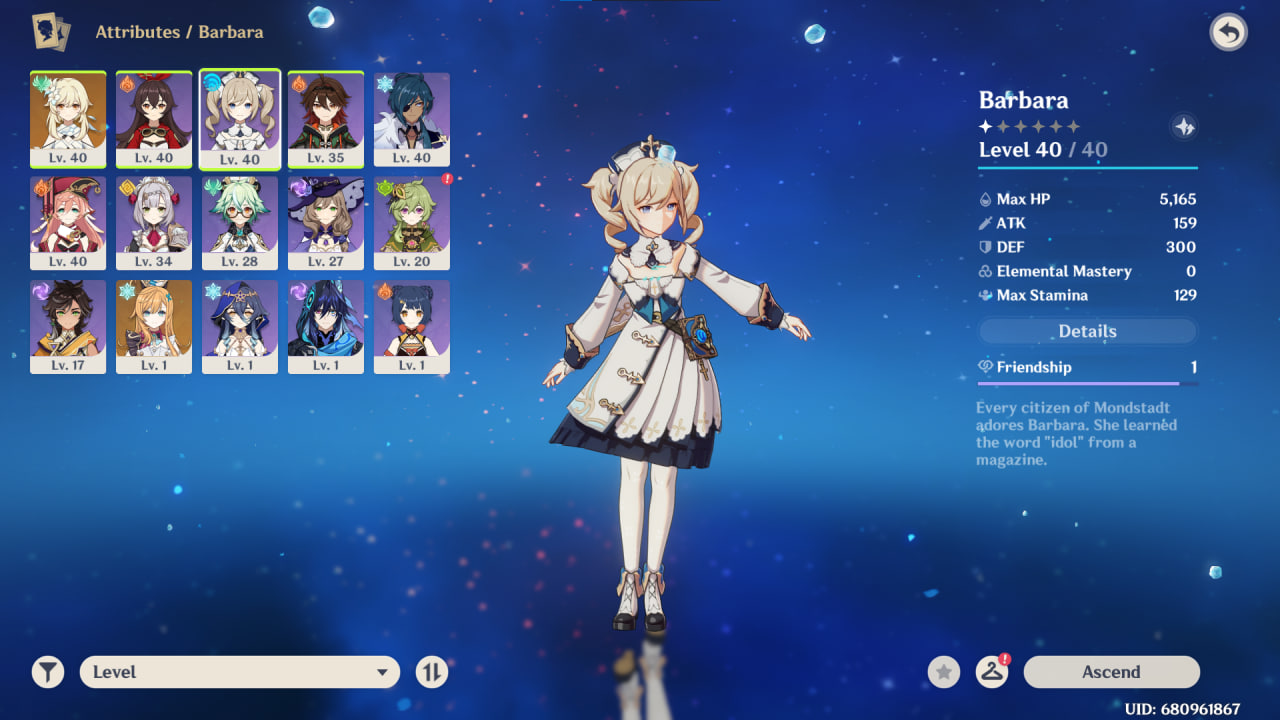Select Yanfei in the red hat
Viewport: 1280px width, 720px height.
click(68, 223)
